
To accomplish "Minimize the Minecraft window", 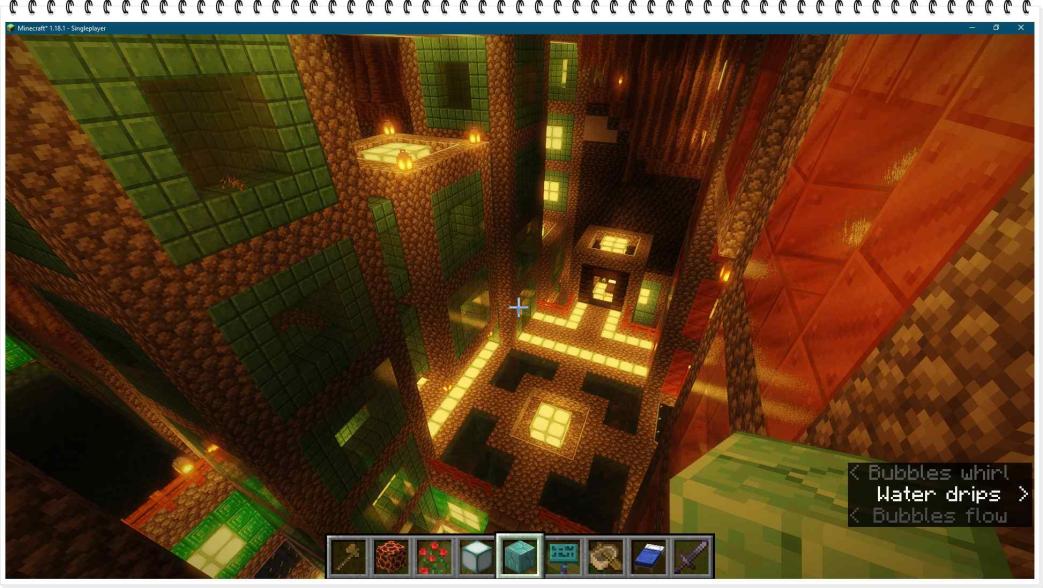I will coord(971,28).
